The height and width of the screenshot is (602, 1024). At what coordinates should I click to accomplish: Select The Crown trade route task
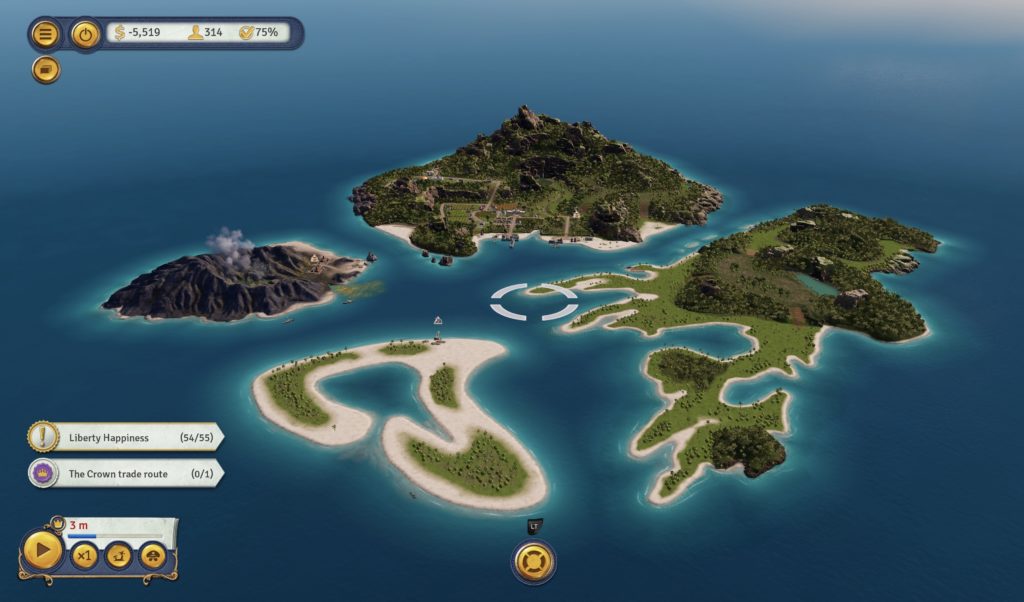pyautogui.click(x=125, y=473)
